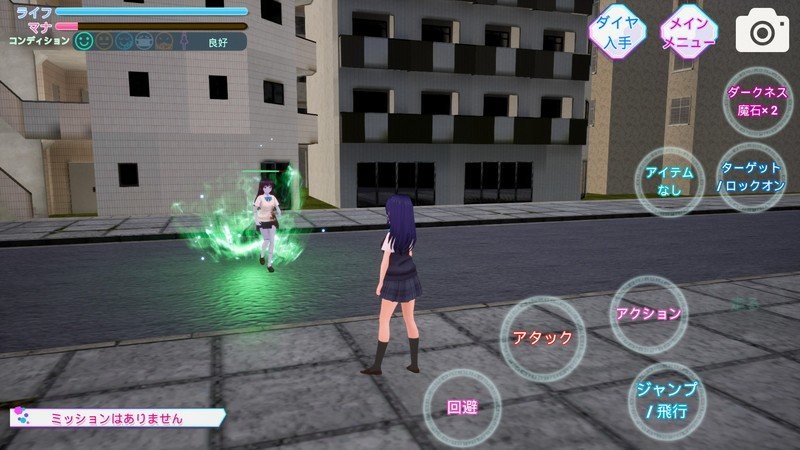Open the メインメニュー main menu
Viewport: 800px width, 450px height.
coord(689,32)
